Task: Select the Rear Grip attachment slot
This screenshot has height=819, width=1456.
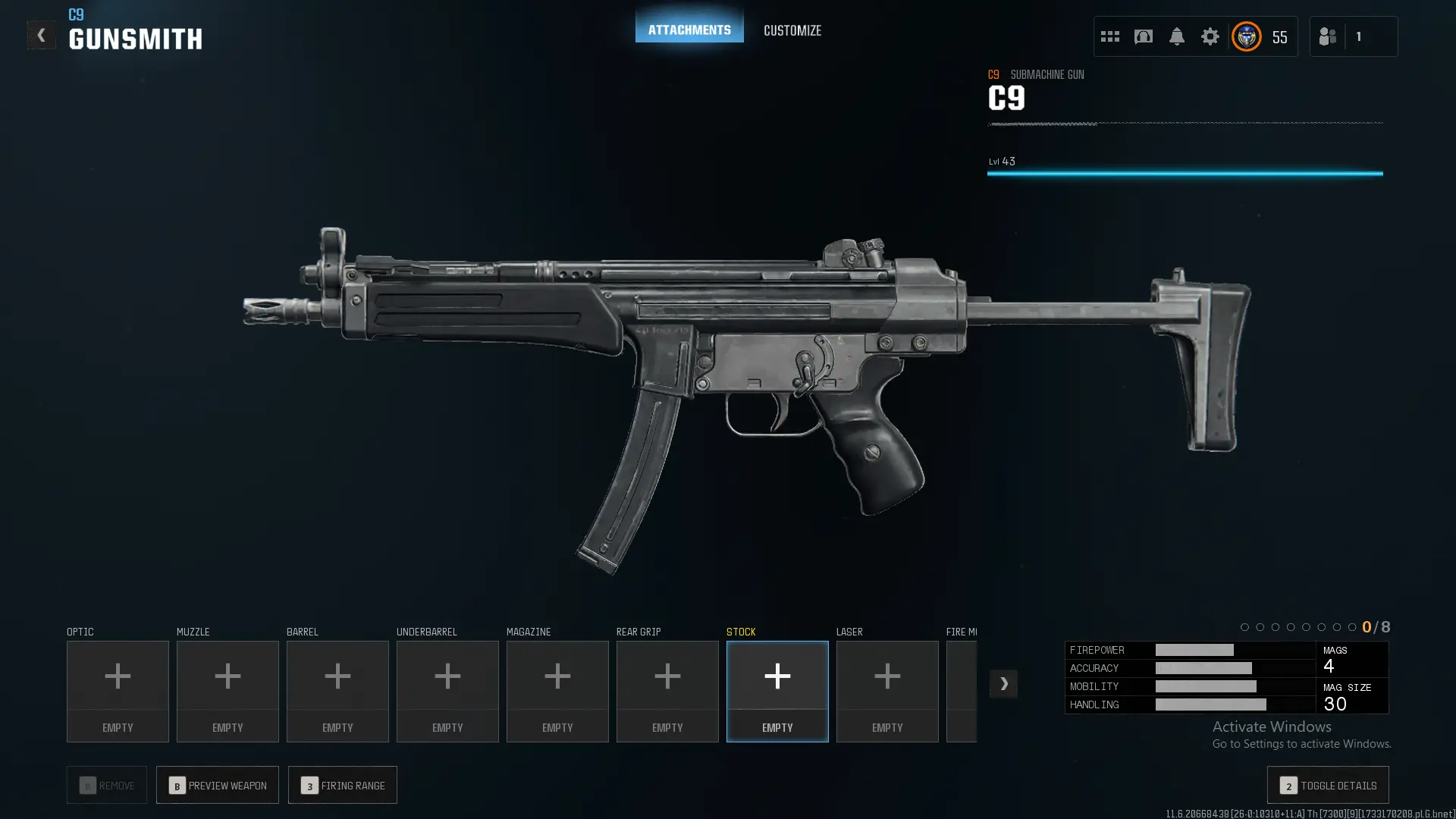Action: (x=667, y=691)
